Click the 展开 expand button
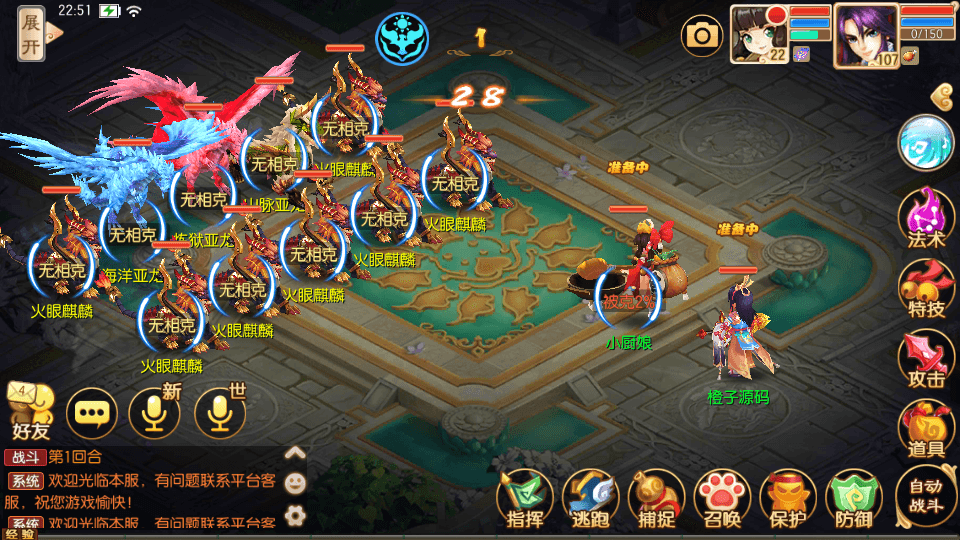The width and height of the screenshot is (960, 540). pyautogui.click(x=32, y=33)
